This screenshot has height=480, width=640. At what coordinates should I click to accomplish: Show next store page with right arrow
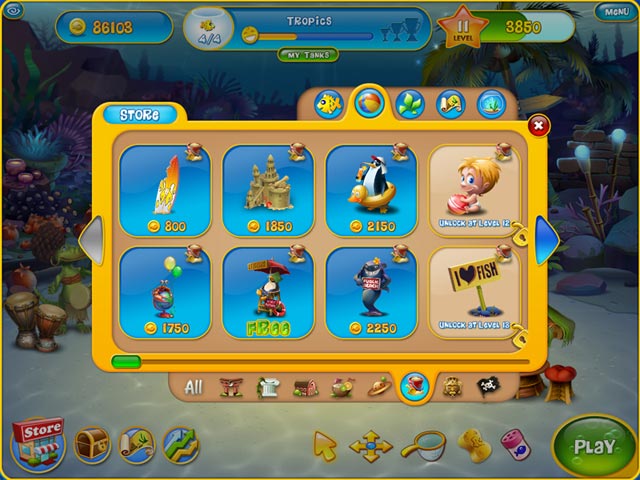click(x=546, y=240)
